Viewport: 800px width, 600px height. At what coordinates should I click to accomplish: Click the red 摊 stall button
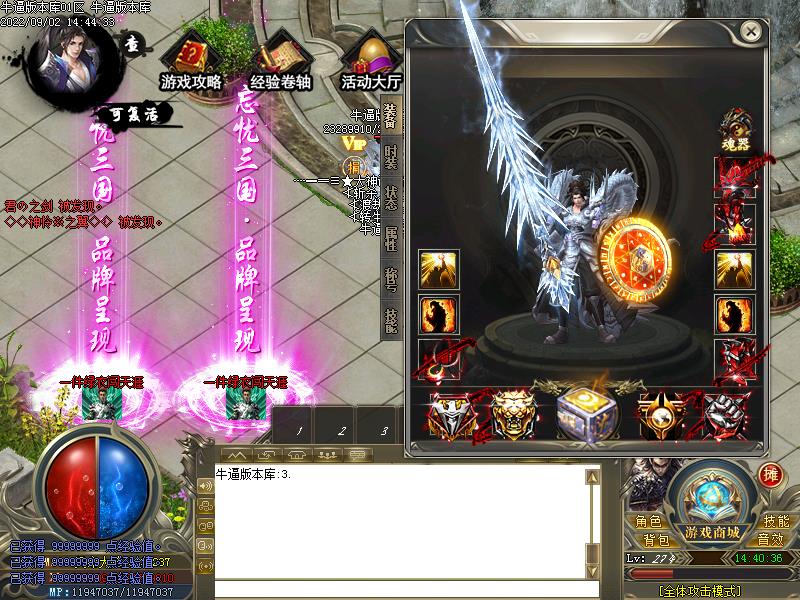[770, 475]
